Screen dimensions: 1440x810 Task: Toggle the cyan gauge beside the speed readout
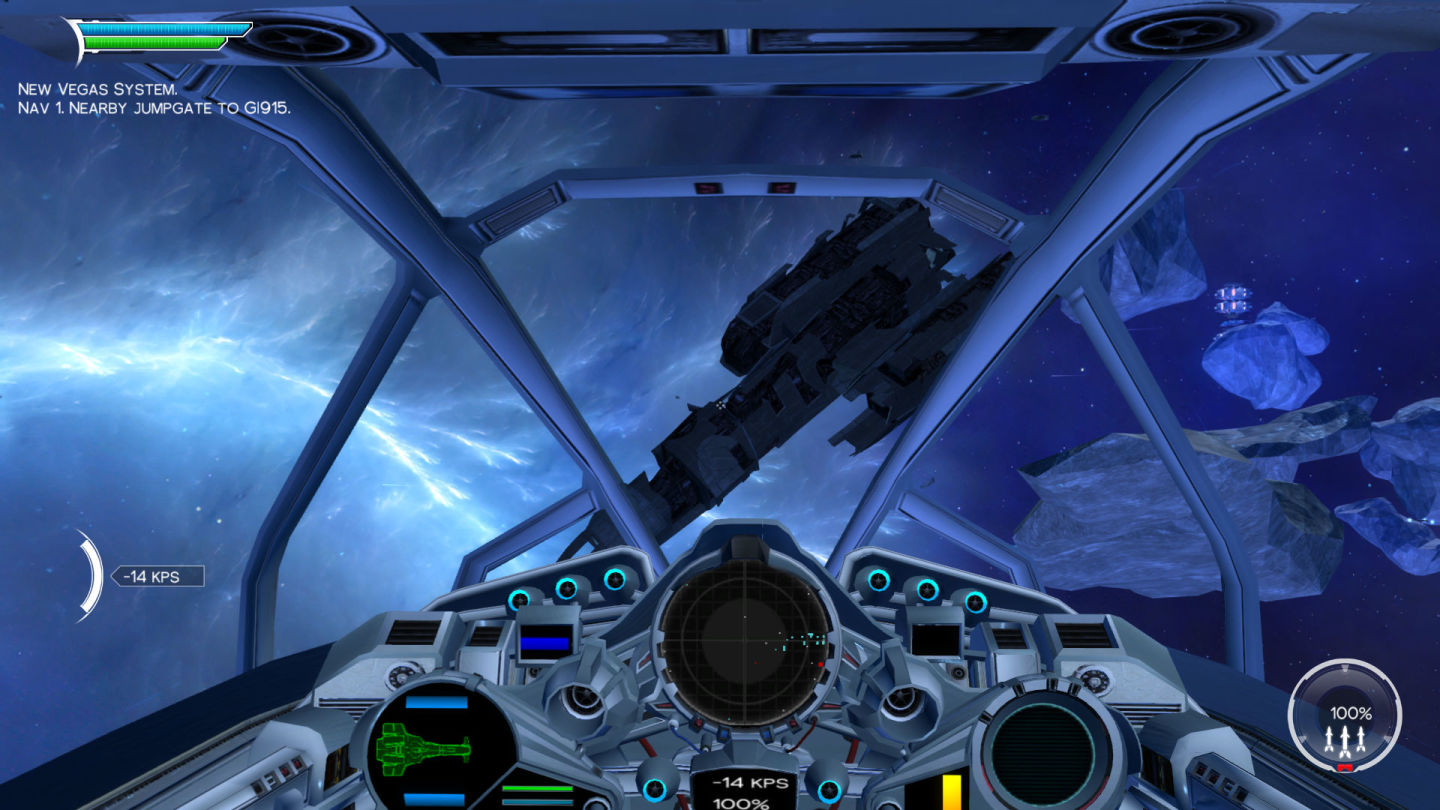(x=653, y=789)
